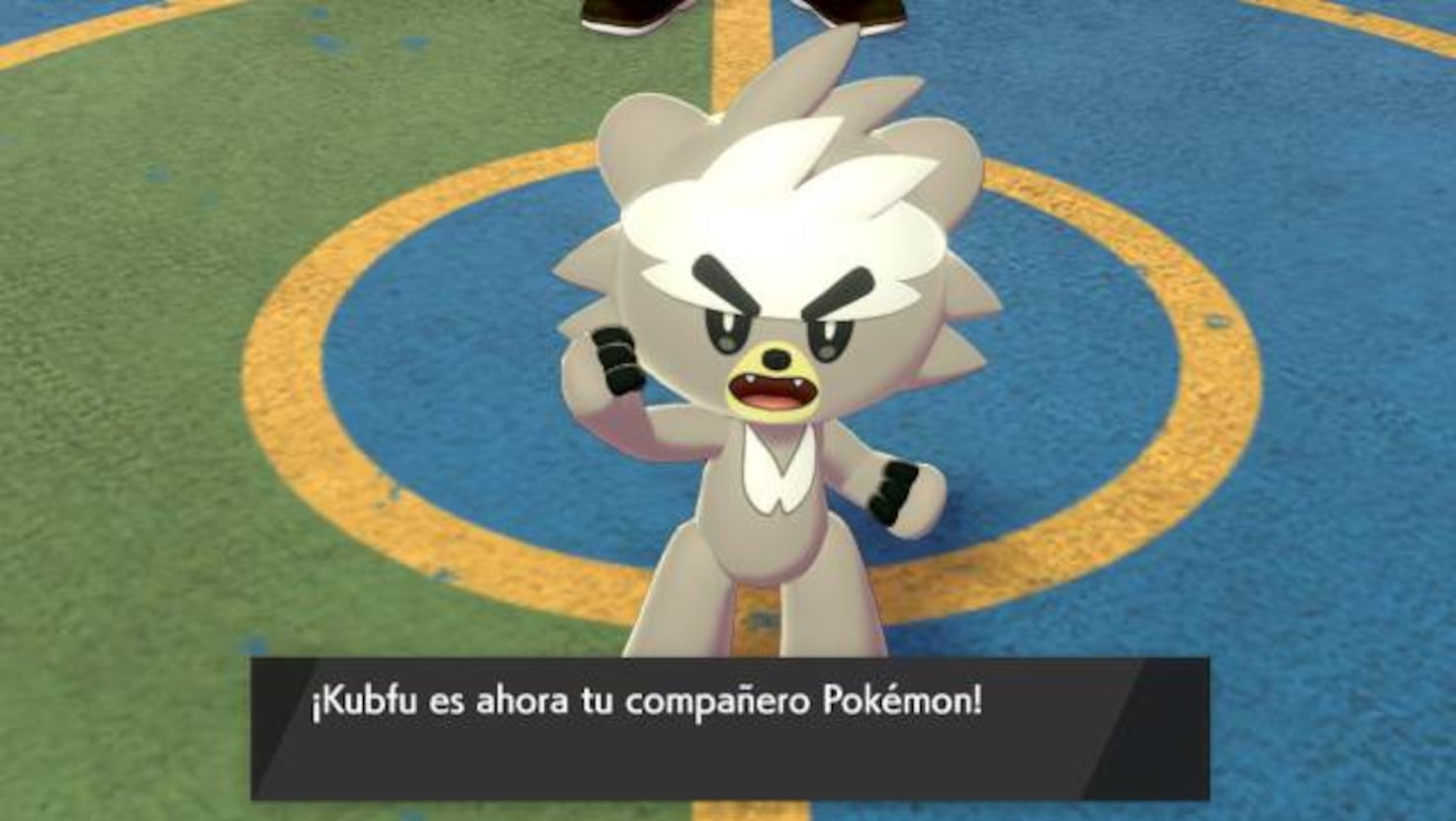Click Kubfu's white chest marking
Screen dimensions: 1456x821
(776, 475)
